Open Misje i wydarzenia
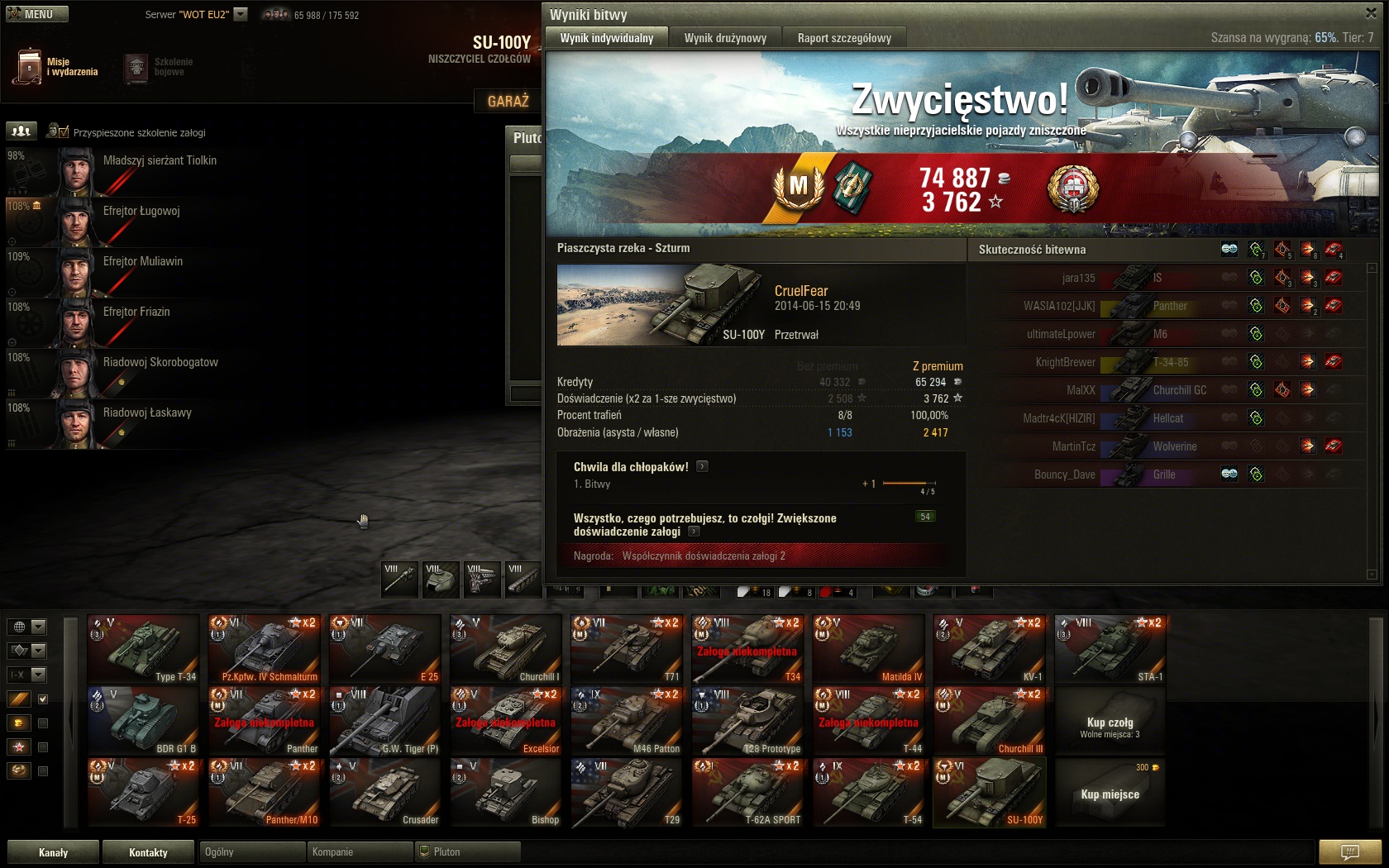1389x868 pixels. click(x=56, y=67)
